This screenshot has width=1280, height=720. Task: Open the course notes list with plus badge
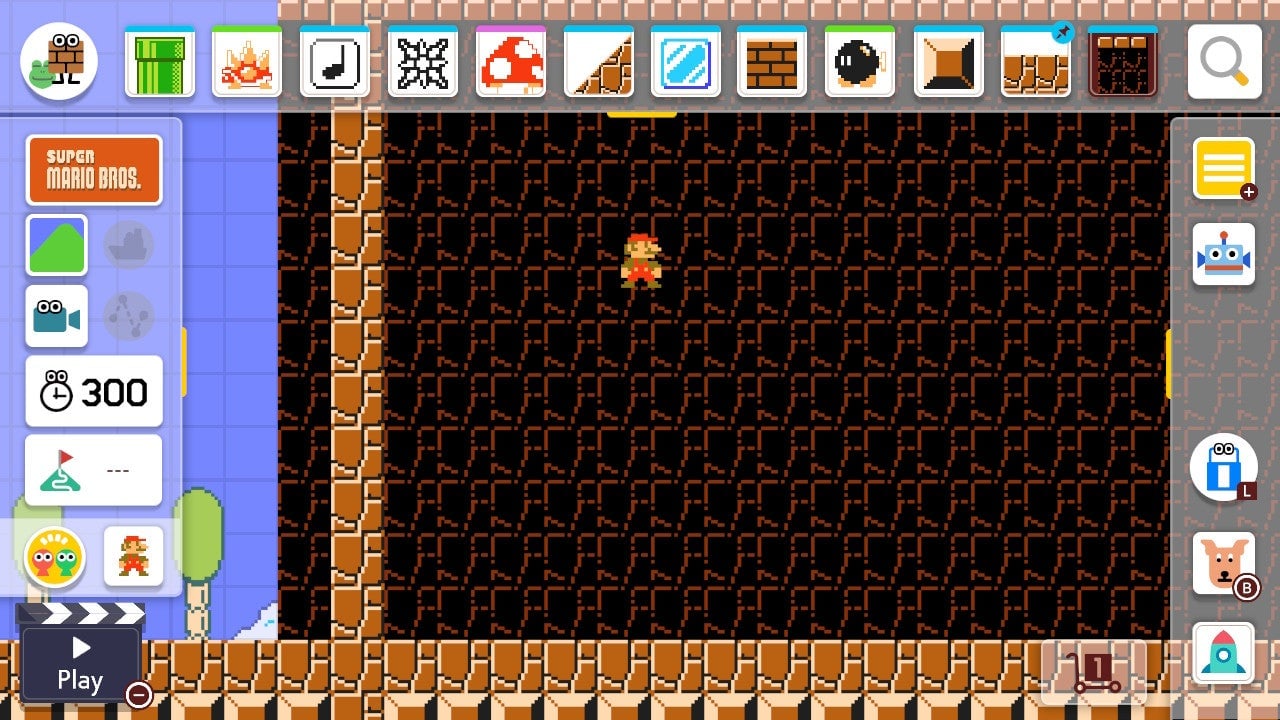click(x=1226, y=167)
